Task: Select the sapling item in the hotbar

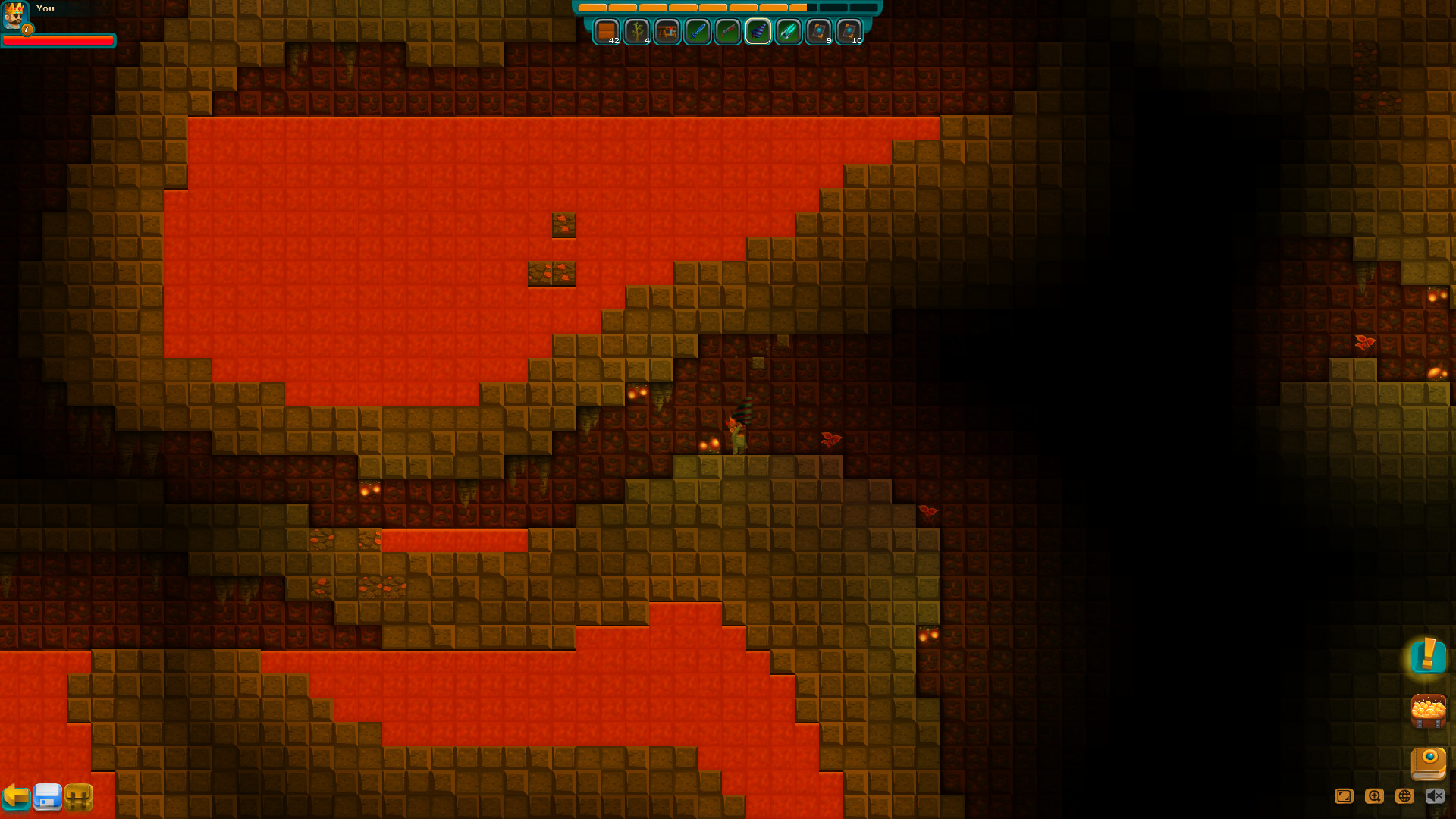Action: click(637, 32)
